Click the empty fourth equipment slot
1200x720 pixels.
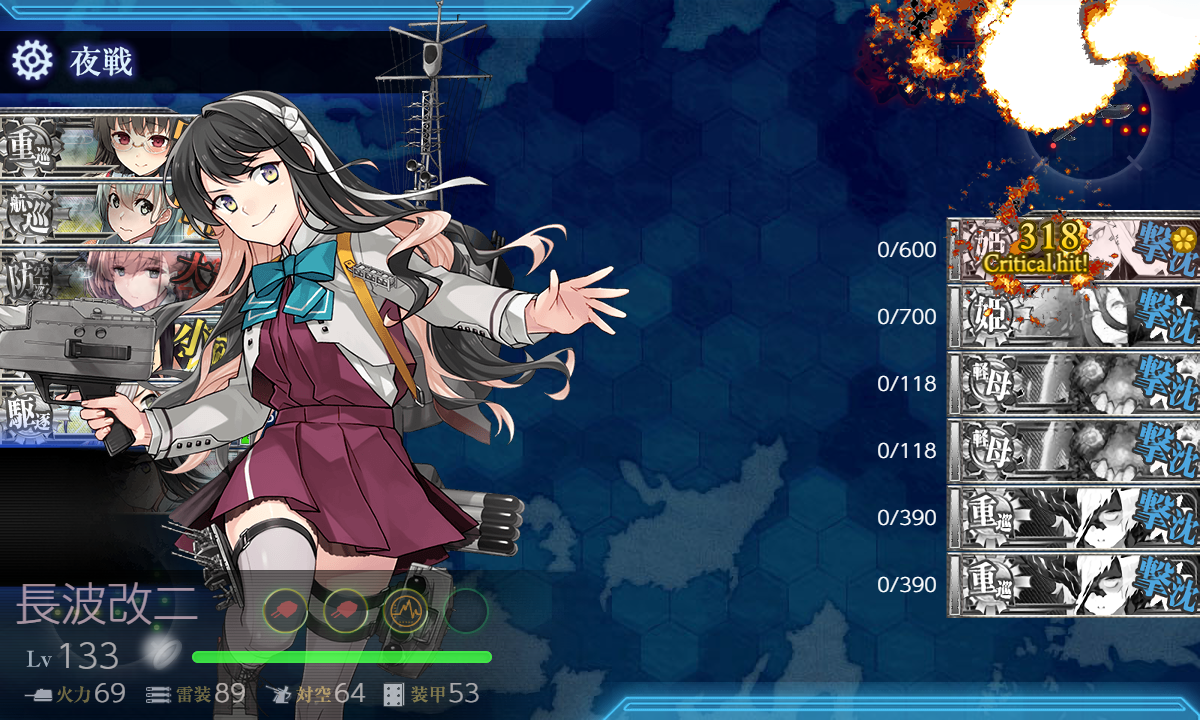point(466,609)
